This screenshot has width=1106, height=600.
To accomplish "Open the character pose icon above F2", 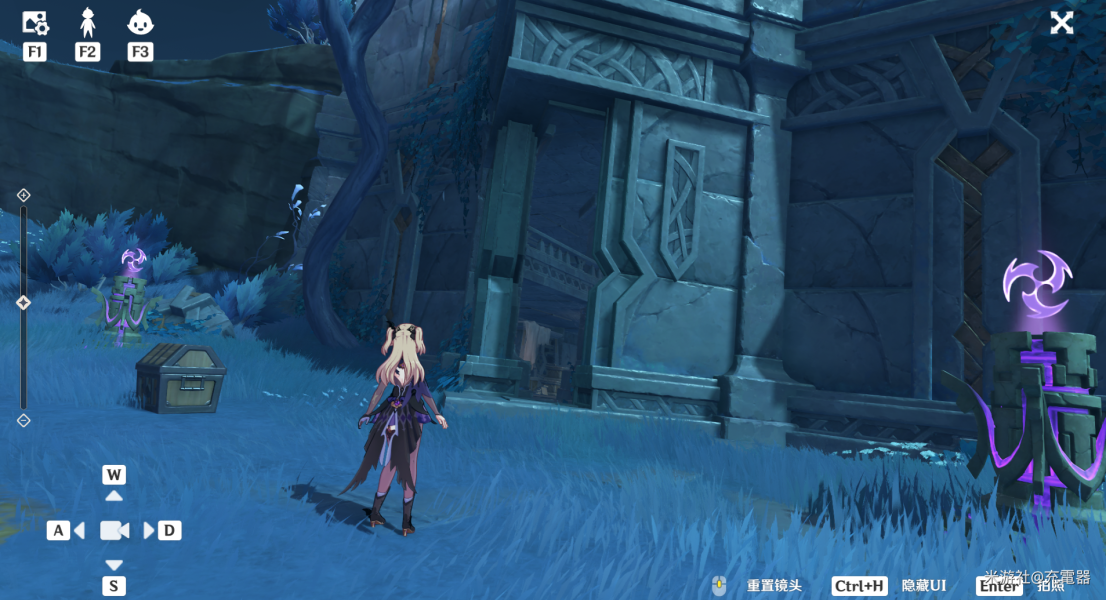I will coord(88,21).
